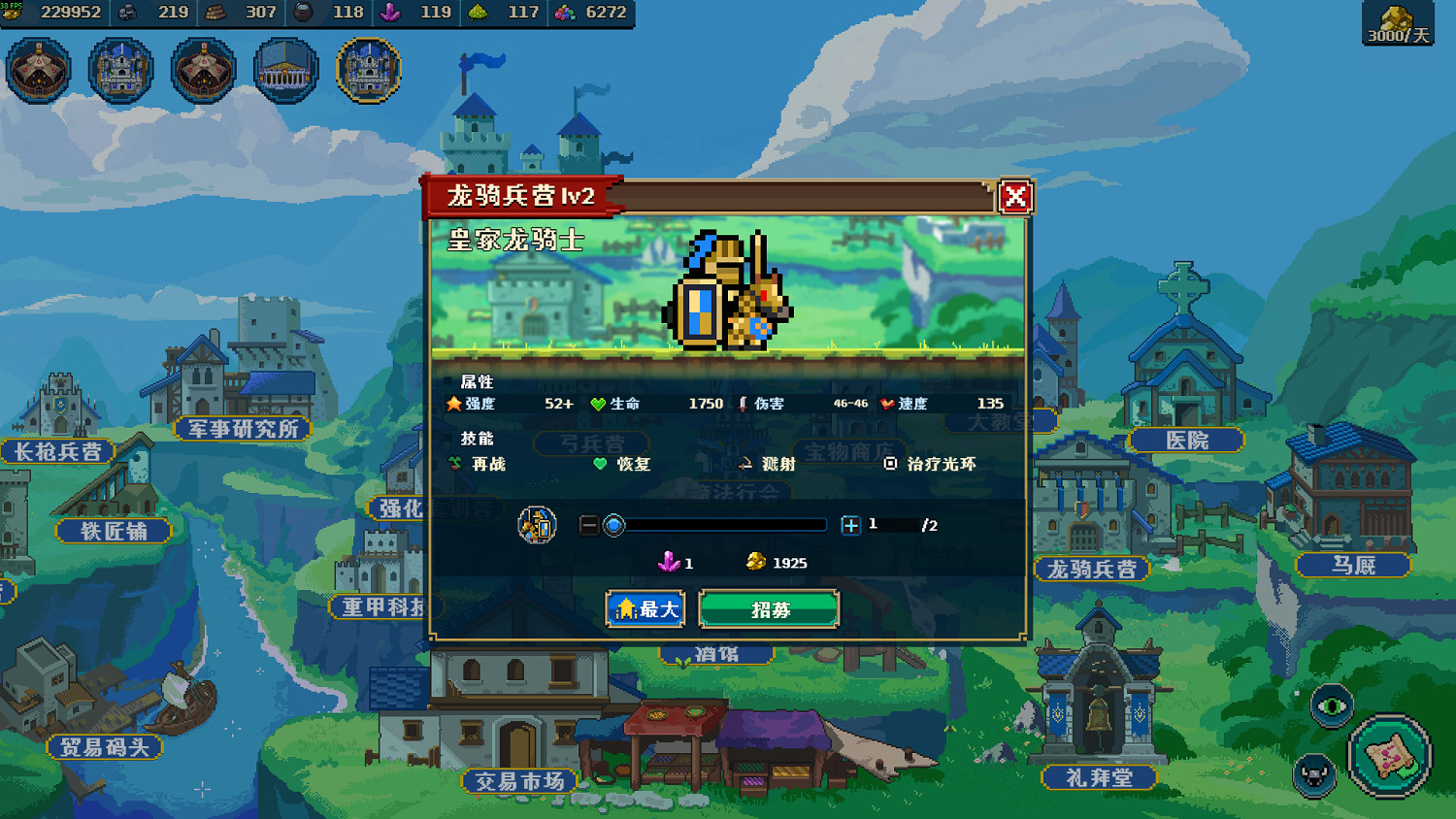Image resolution: width=1456 pixels, height=819 pixels.
Task: Decrease recruit count with the minus stepper
Action: pos(590,524)
